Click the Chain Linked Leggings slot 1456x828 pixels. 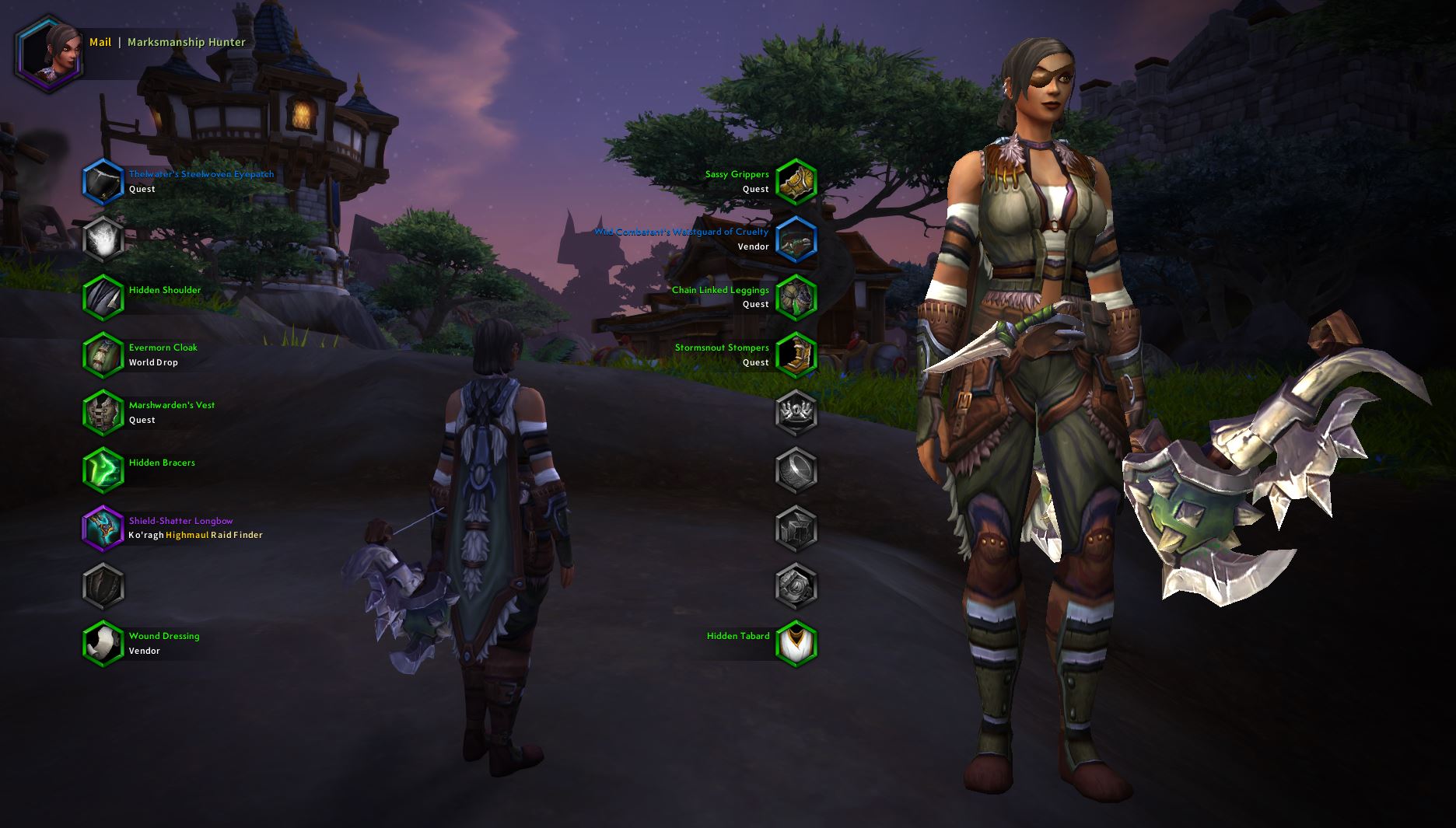pyautogui.click(x=796, y=297)
